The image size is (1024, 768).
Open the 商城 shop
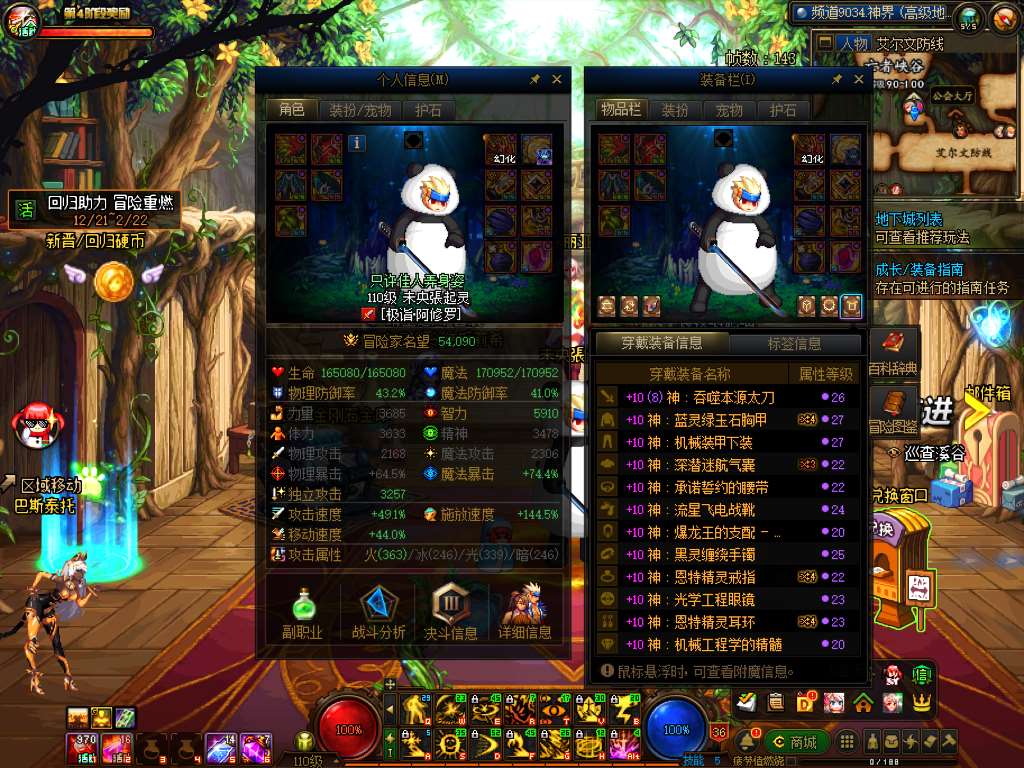point(795,742)
